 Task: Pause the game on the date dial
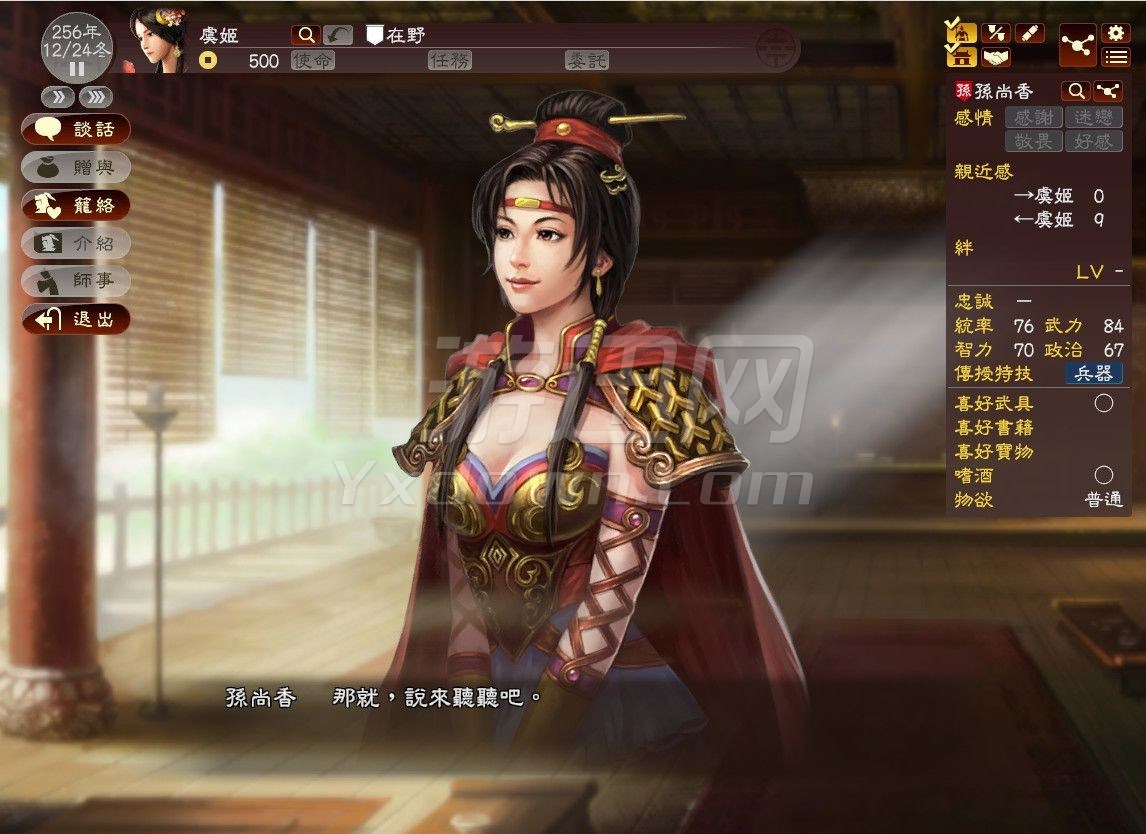76,69
